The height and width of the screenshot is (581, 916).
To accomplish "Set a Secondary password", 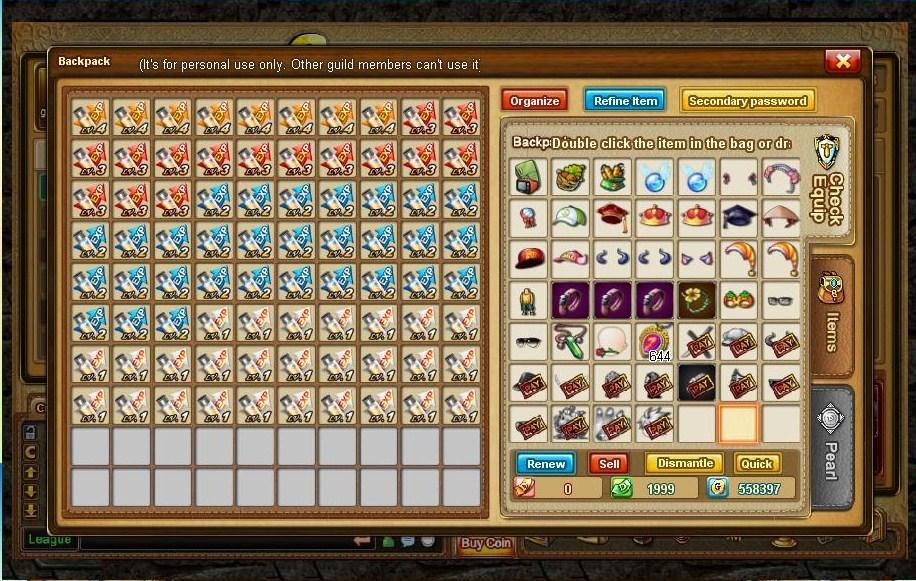I will coord(748,101).
